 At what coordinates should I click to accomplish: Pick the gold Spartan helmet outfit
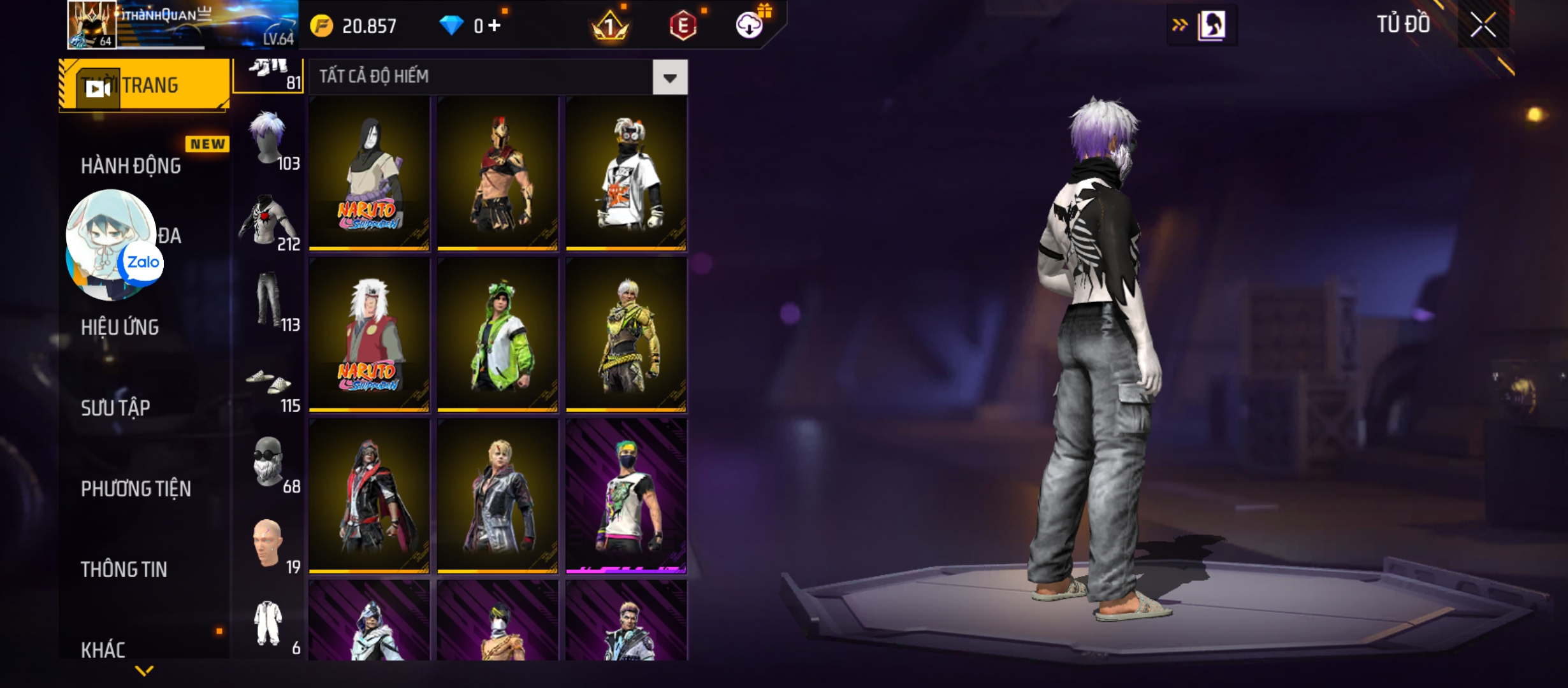coord(498,173)
